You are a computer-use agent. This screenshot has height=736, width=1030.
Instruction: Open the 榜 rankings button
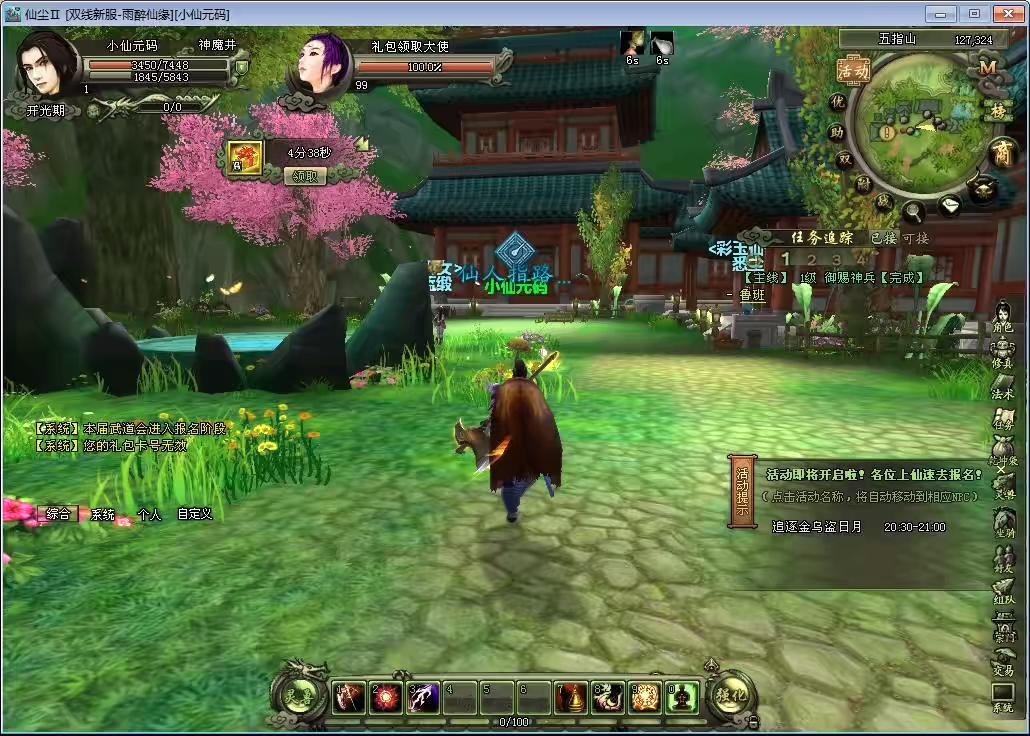tap(997, 110)
